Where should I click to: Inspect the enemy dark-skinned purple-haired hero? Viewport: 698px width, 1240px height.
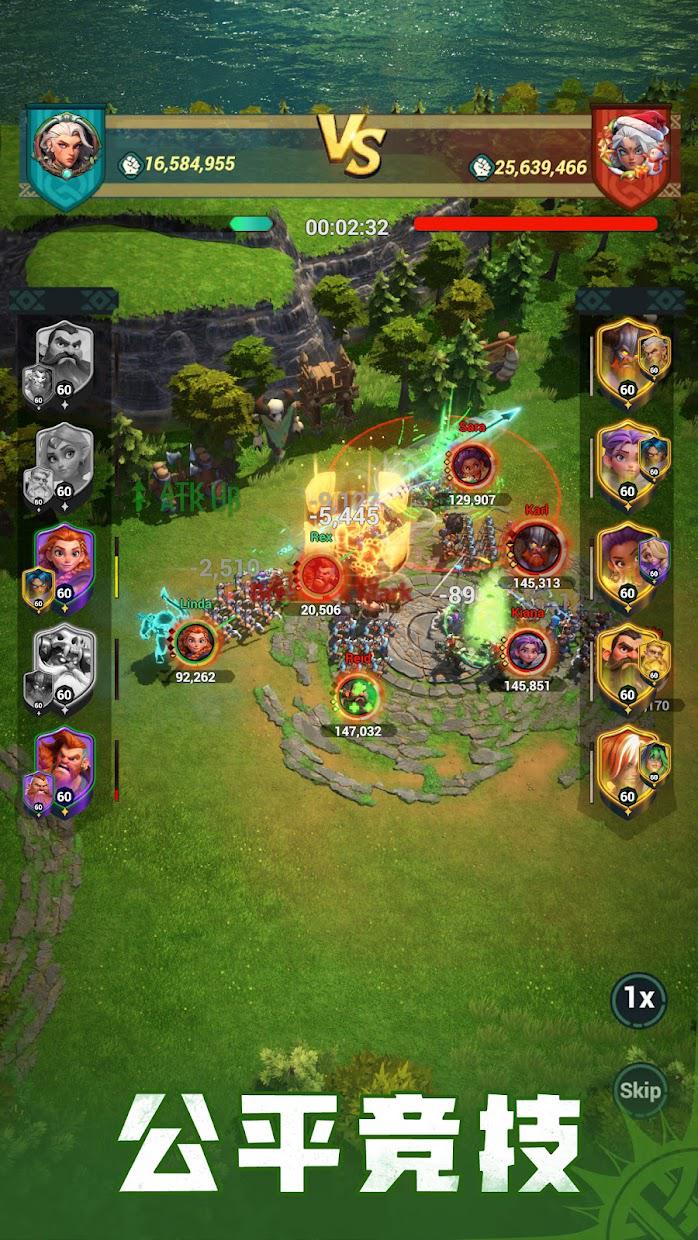click(628, 563)
